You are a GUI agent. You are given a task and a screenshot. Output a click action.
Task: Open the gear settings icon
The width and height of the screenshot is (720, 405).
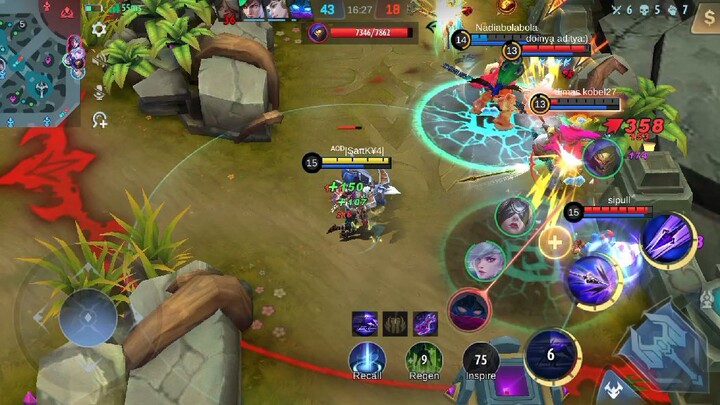pos(99,30)
